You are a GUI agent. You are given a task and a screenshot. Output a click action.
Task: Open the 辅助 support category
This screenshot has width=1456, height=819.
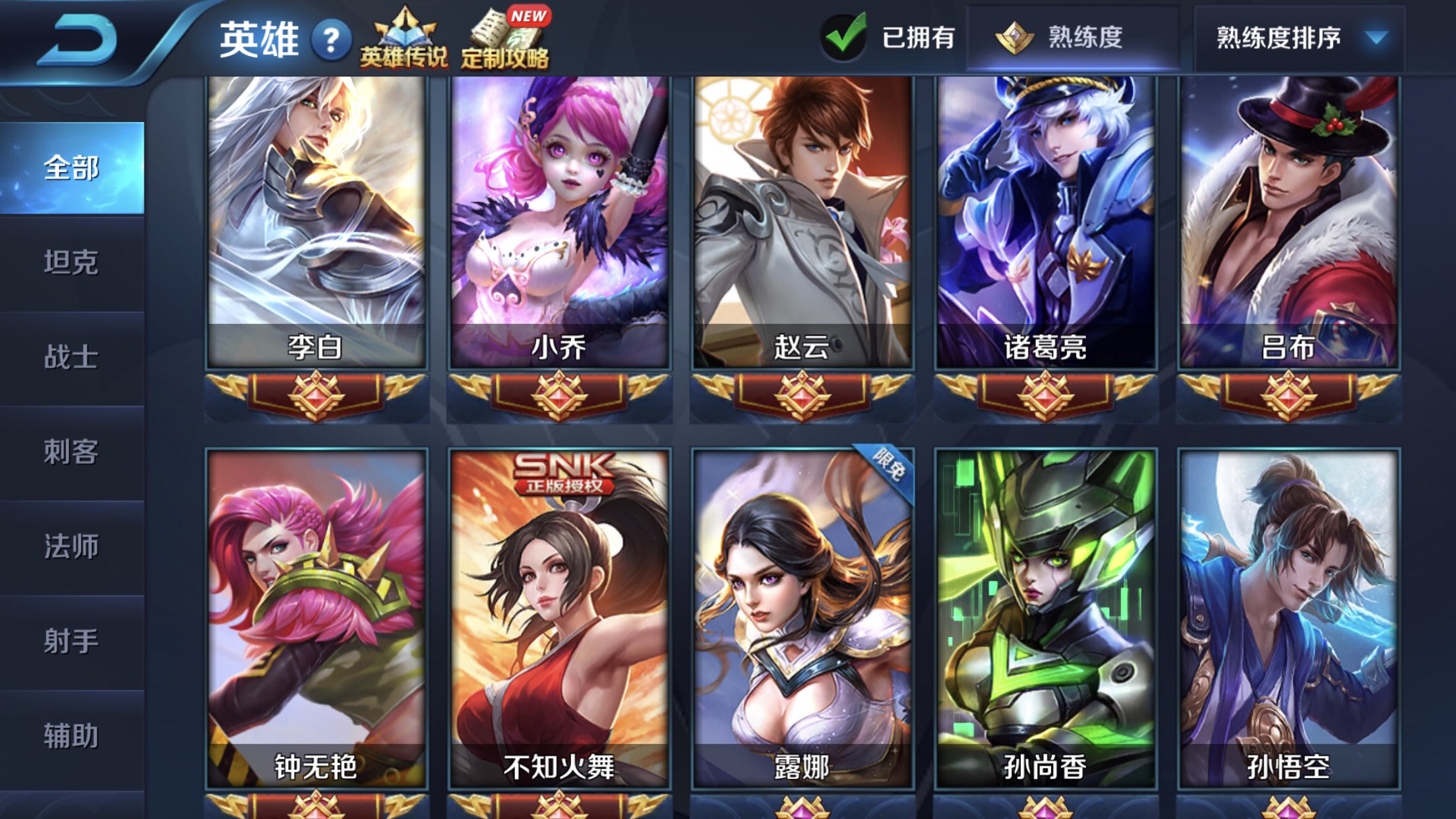73,732
